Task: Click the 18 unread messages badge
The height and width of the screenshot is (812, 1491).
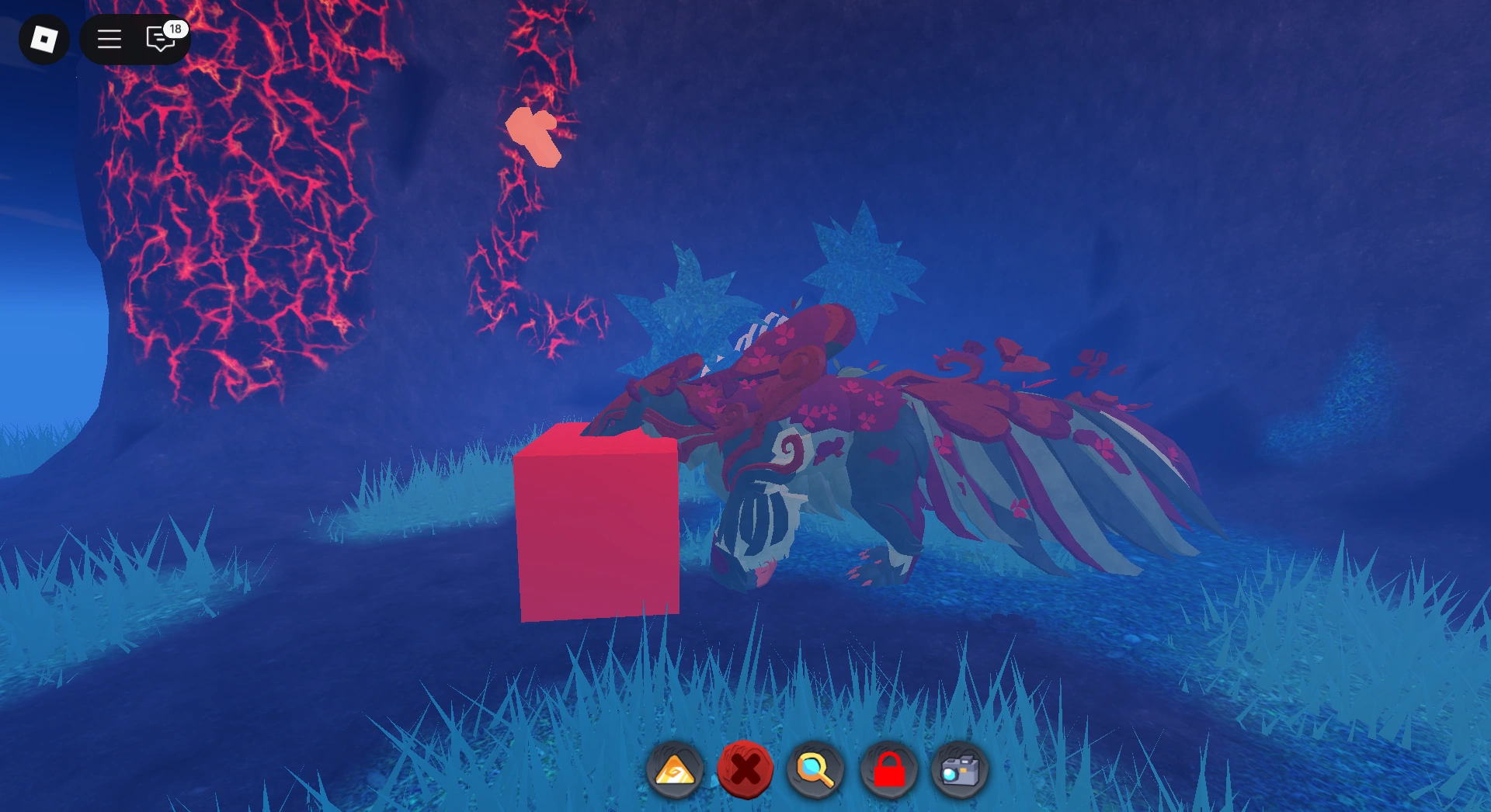Action: pyautogui.click(x=176, y=29)
